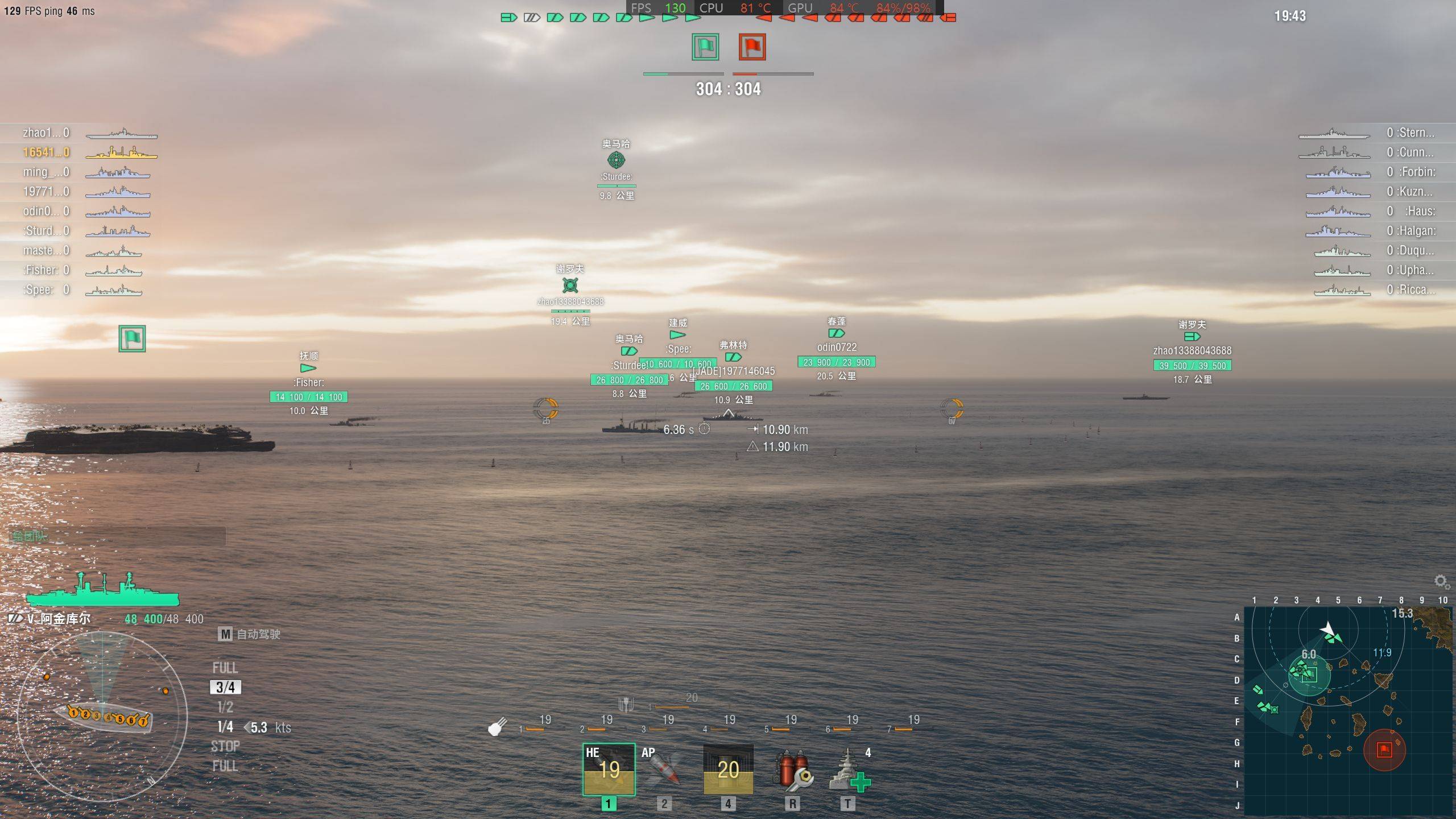
Task: Select the HE shell ammo slot
Action: pyautogui.click(x=609, y=769)
